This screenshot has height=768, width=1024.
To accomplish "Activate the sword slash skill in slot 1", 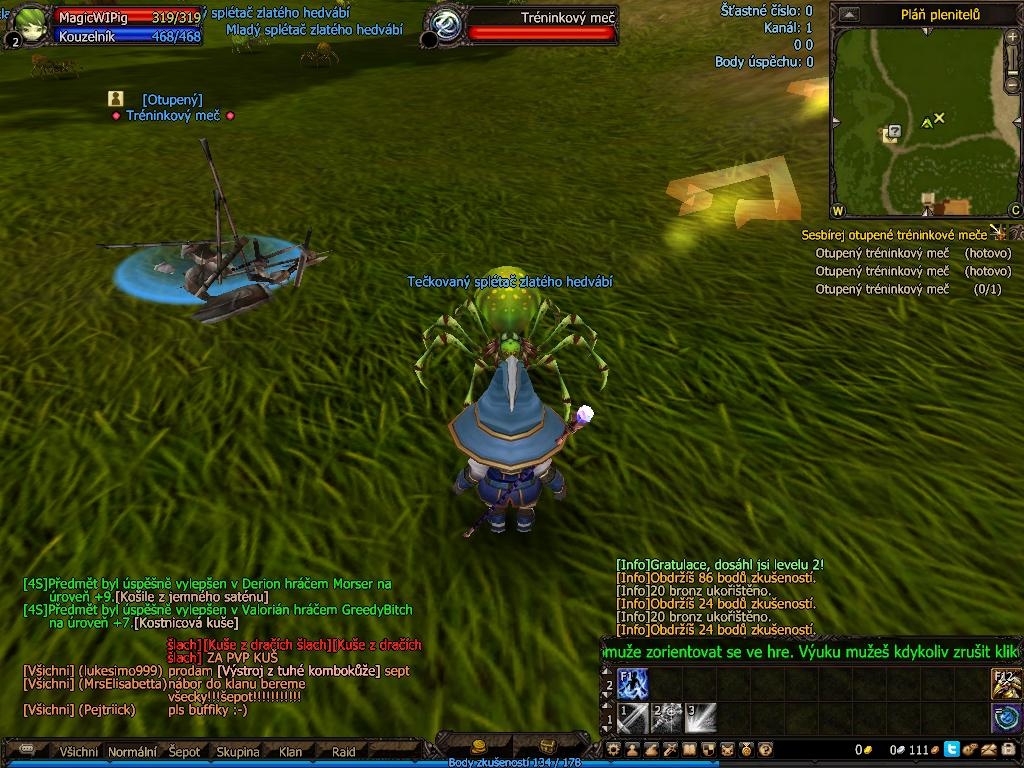I will (633, 718).
